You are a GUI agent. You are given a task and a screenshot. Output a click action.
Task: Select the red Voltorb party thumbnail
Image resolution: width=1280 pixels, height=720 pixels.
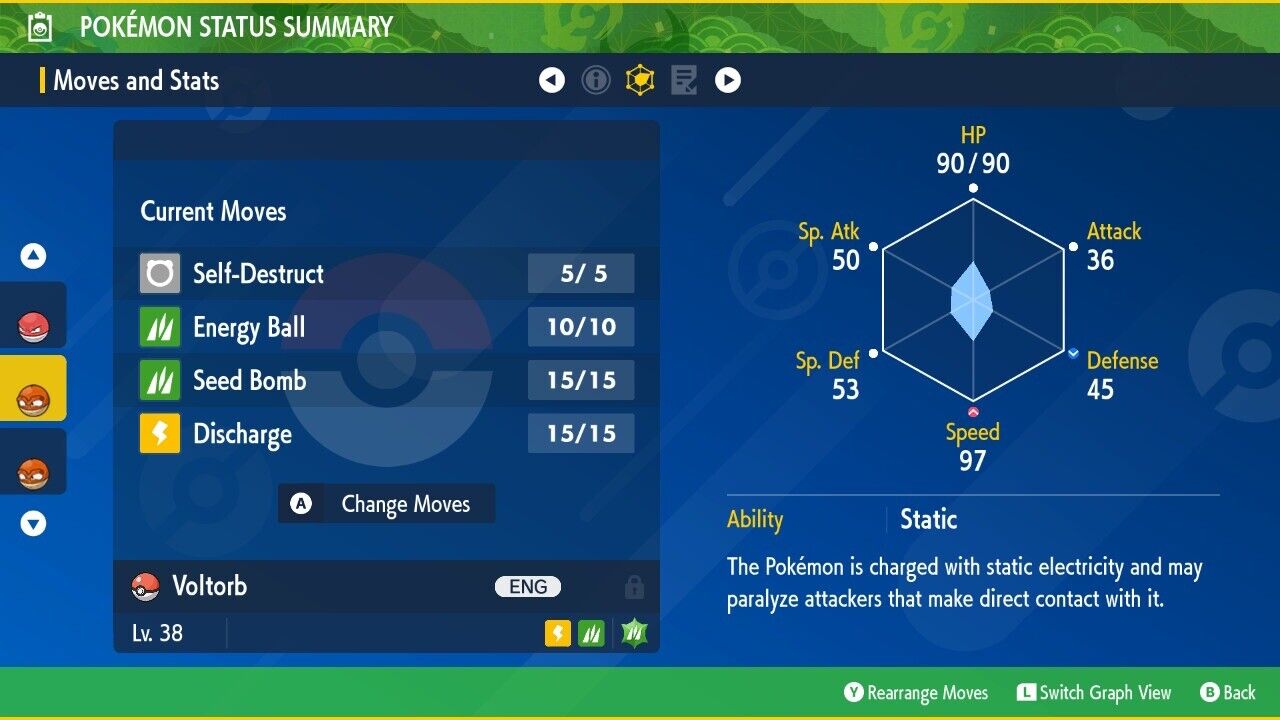[x=33, y=323]
